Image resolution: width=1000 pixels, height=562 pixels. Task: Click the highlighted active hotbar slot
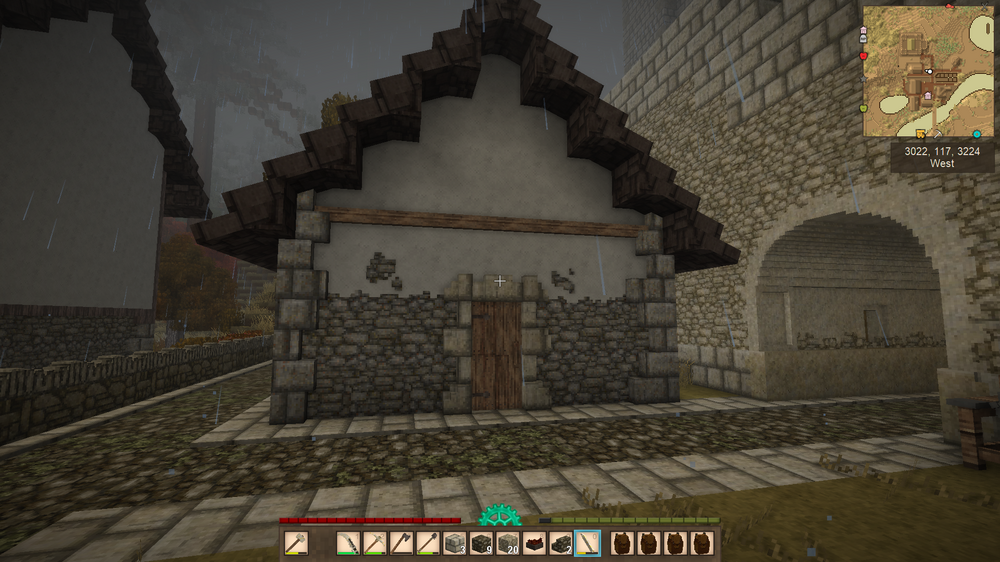click(588, 543)
